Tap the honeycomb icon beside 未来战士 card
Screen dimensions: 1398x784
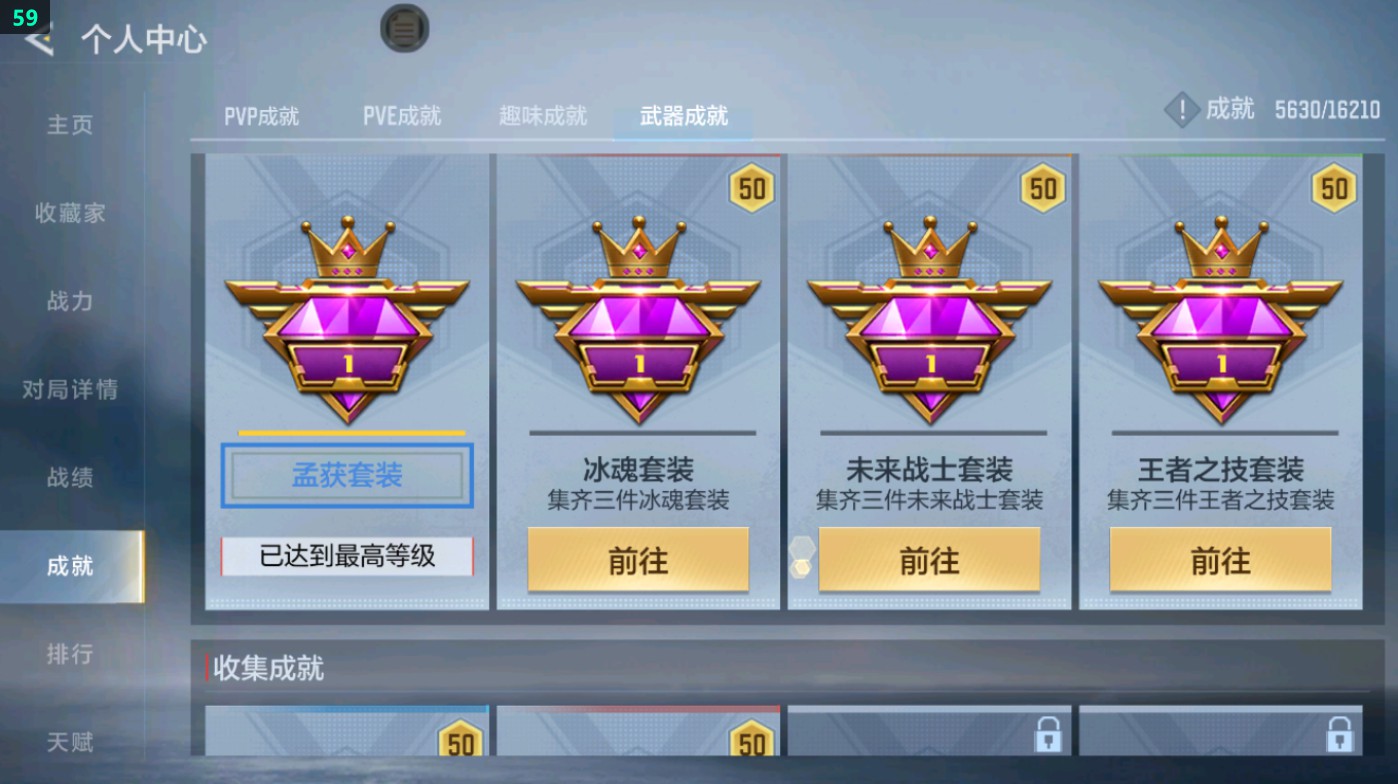pos(800,558)
